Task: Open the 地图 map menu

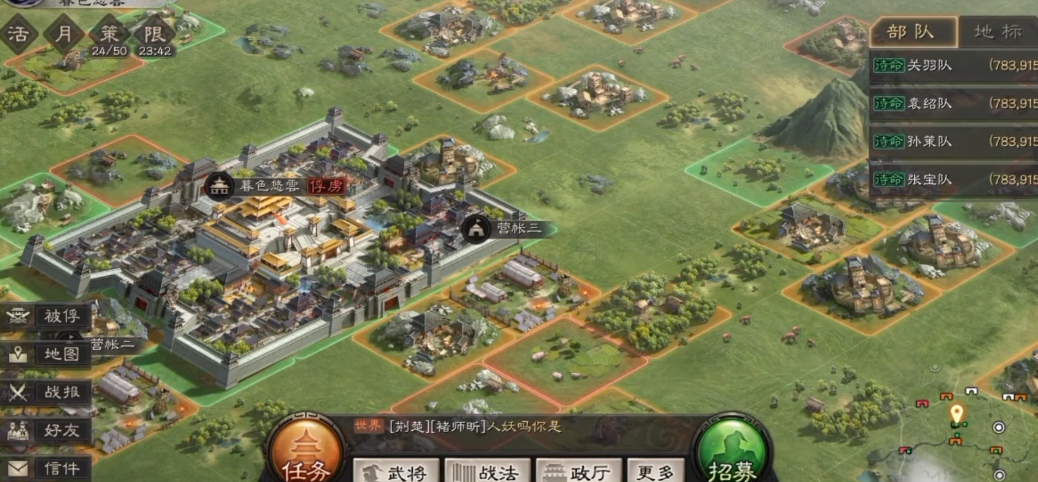Action: (x=48, y=354)
